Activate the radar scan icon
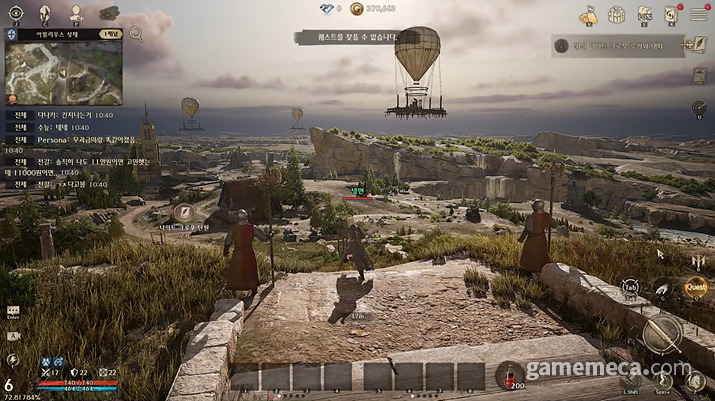 point(698,108)
